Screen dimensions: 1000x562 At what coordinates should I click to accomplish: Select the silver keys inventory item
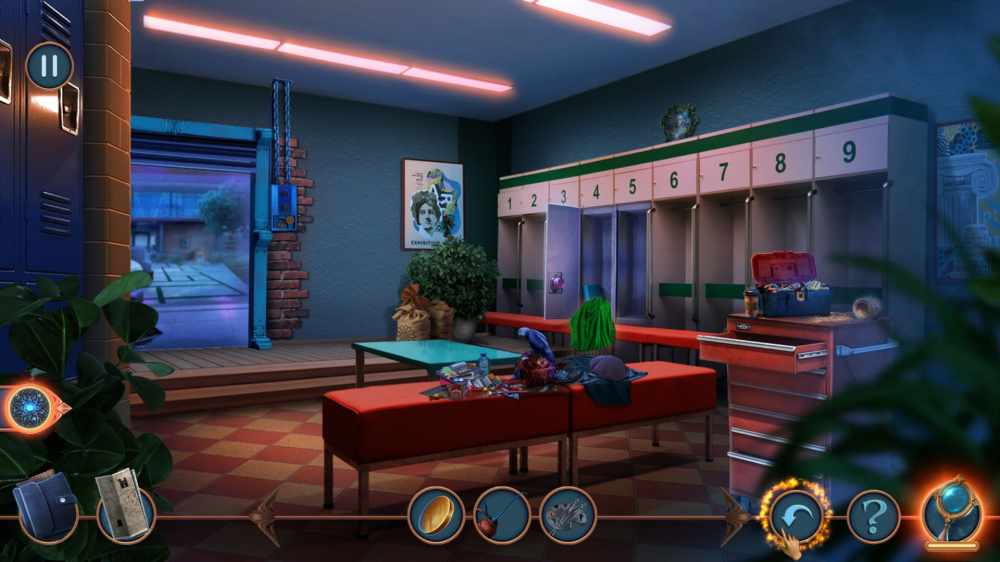[567, 515]
